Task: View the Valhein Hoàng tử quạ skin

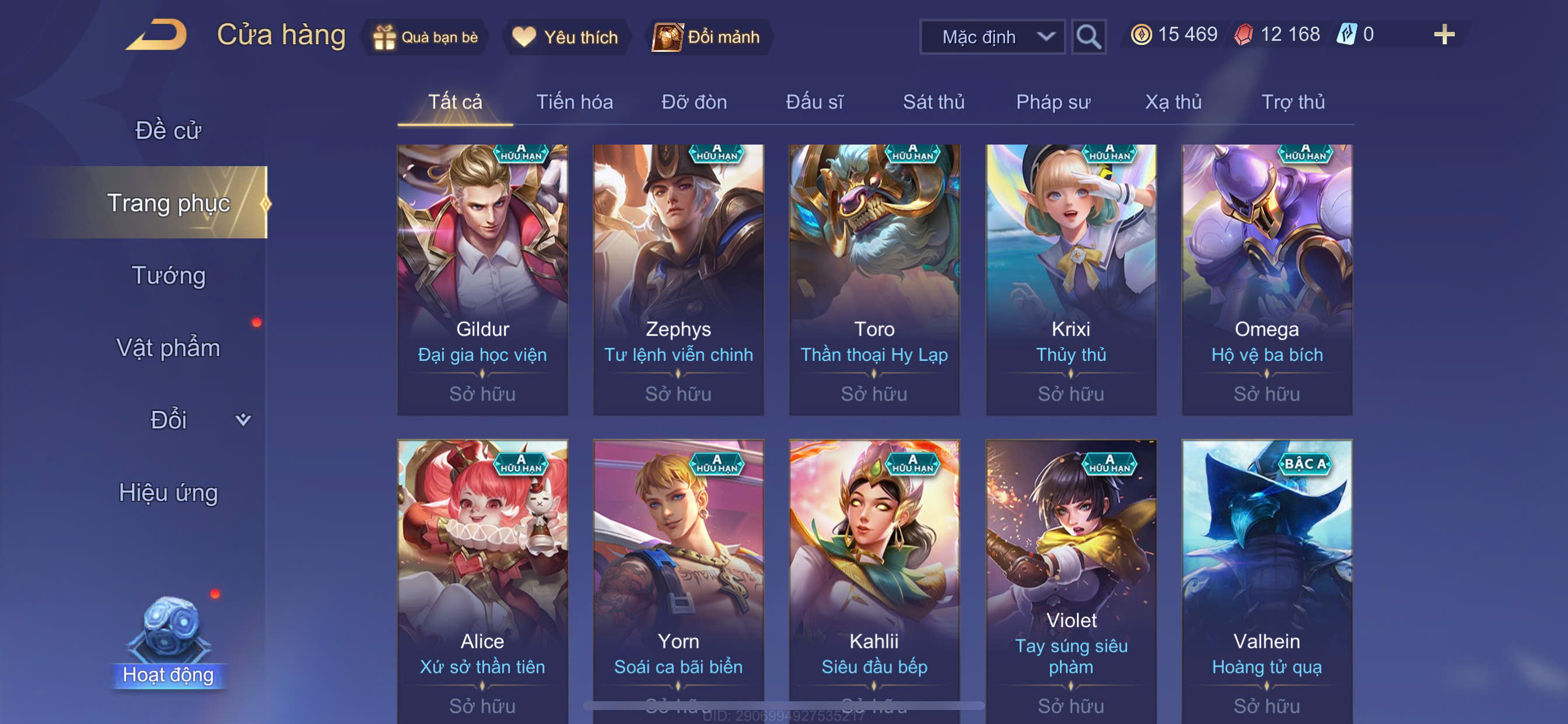Action: pos(1266,578)
